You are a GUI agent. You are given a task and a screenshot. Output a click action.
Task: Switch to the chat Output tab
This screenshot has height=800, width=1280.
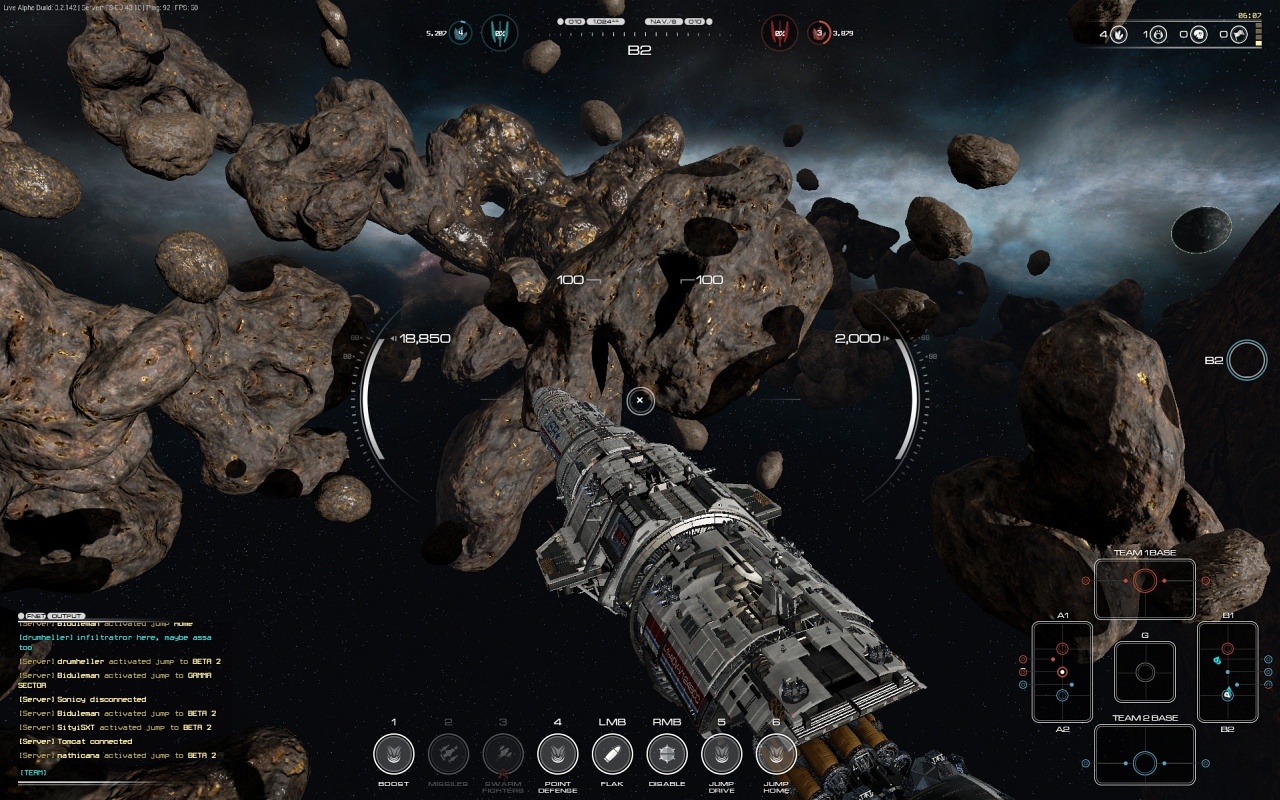pyautogui.click(x=67, y=616)
